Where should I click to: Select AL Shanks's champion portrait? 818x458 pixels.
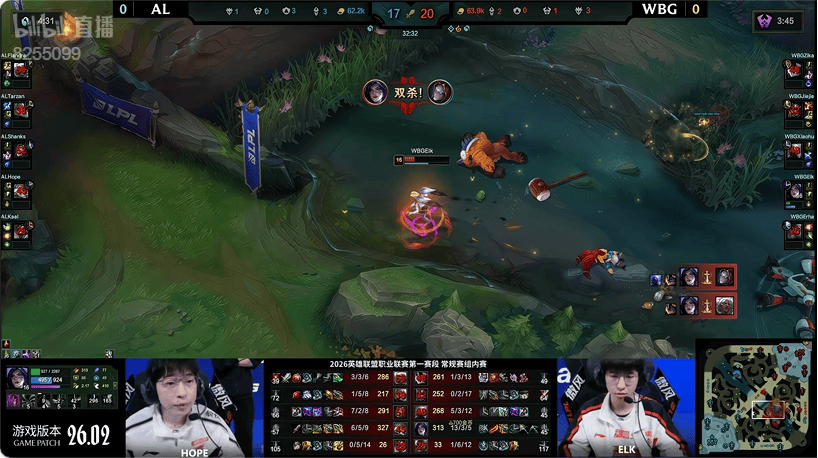tap(21, 151)
